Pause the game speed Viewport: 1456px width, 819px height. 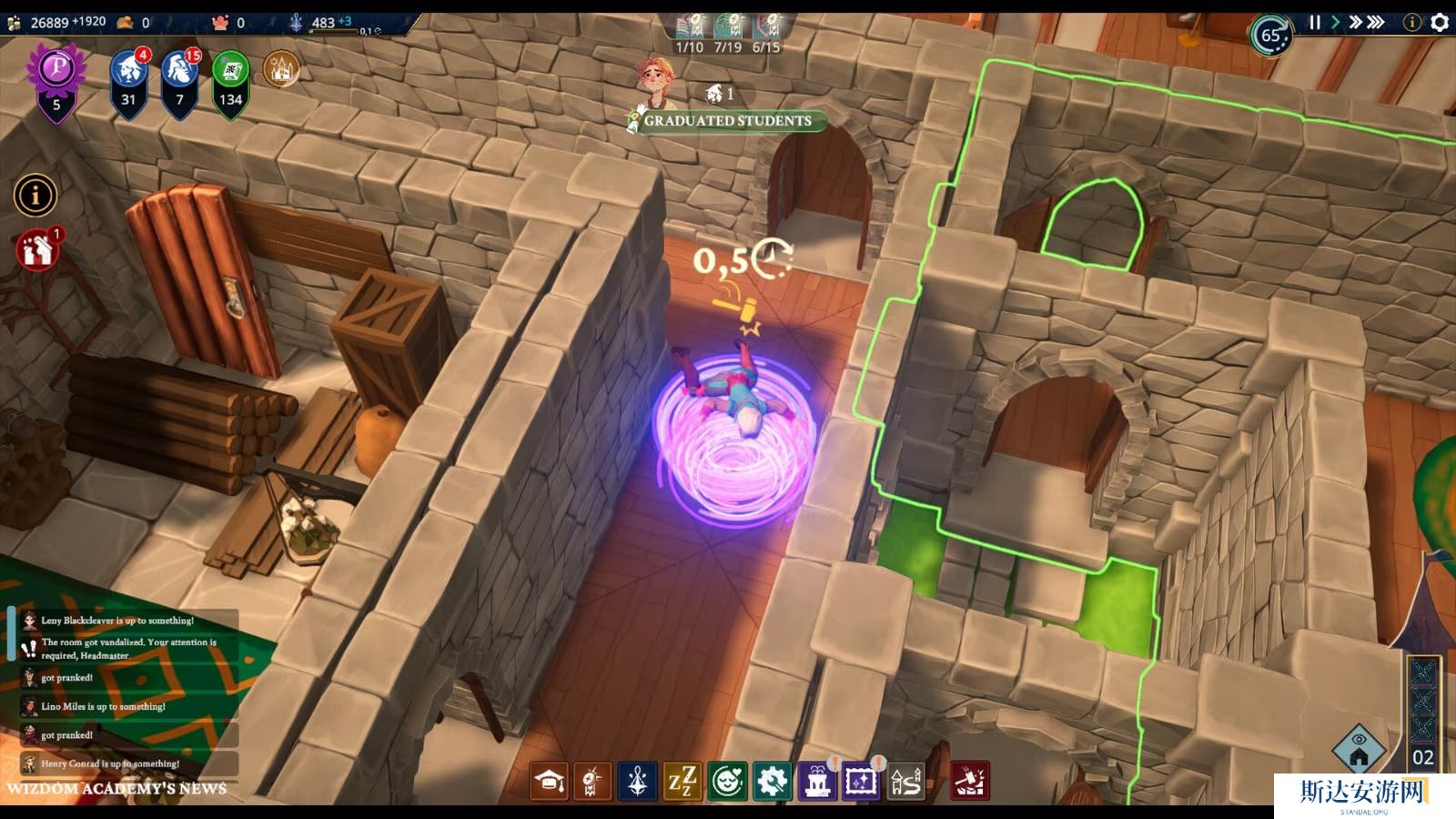click(x=1314, y=23)
